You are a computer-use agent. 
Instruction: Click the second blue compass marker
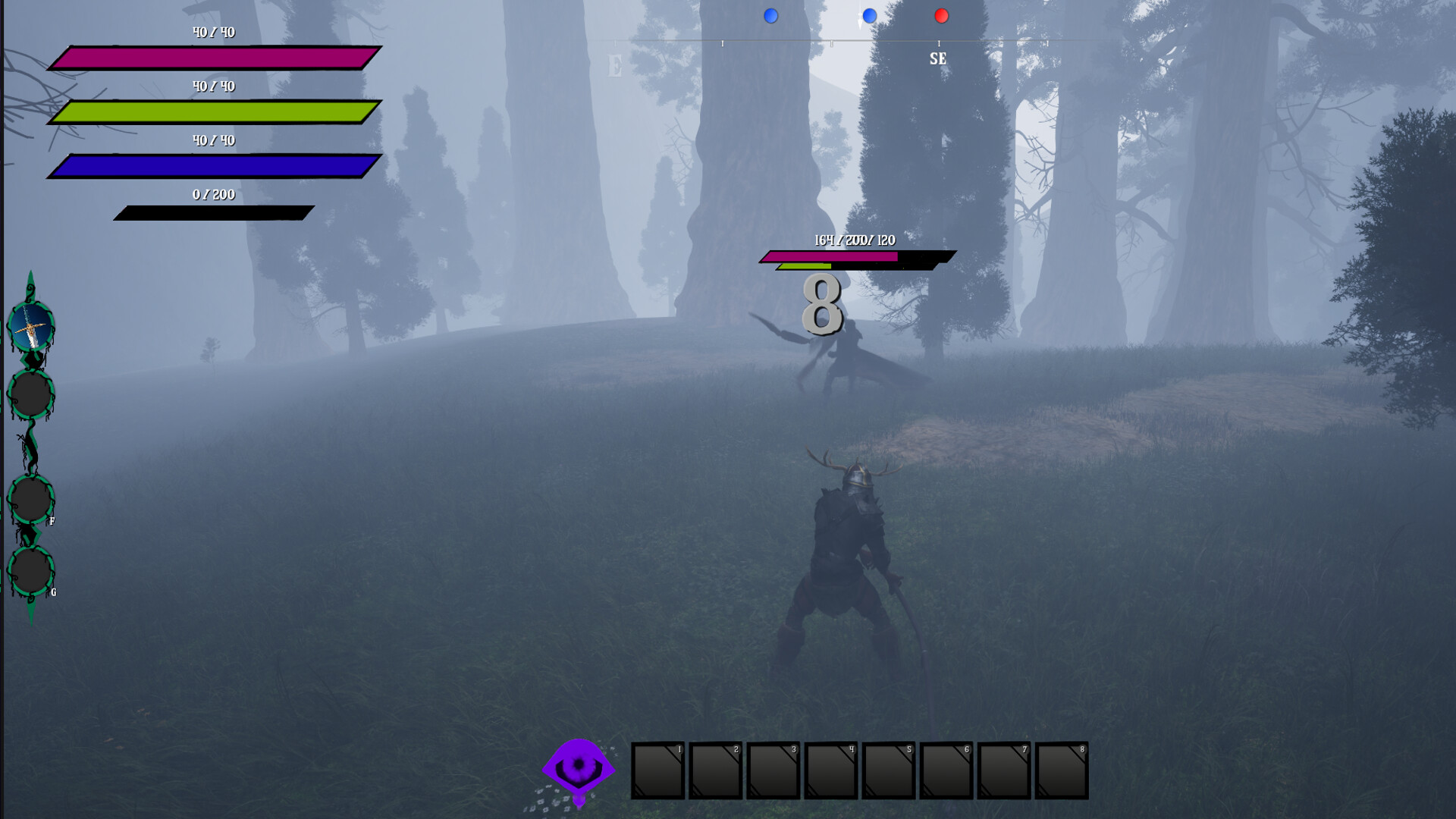[x=869, y=14]
